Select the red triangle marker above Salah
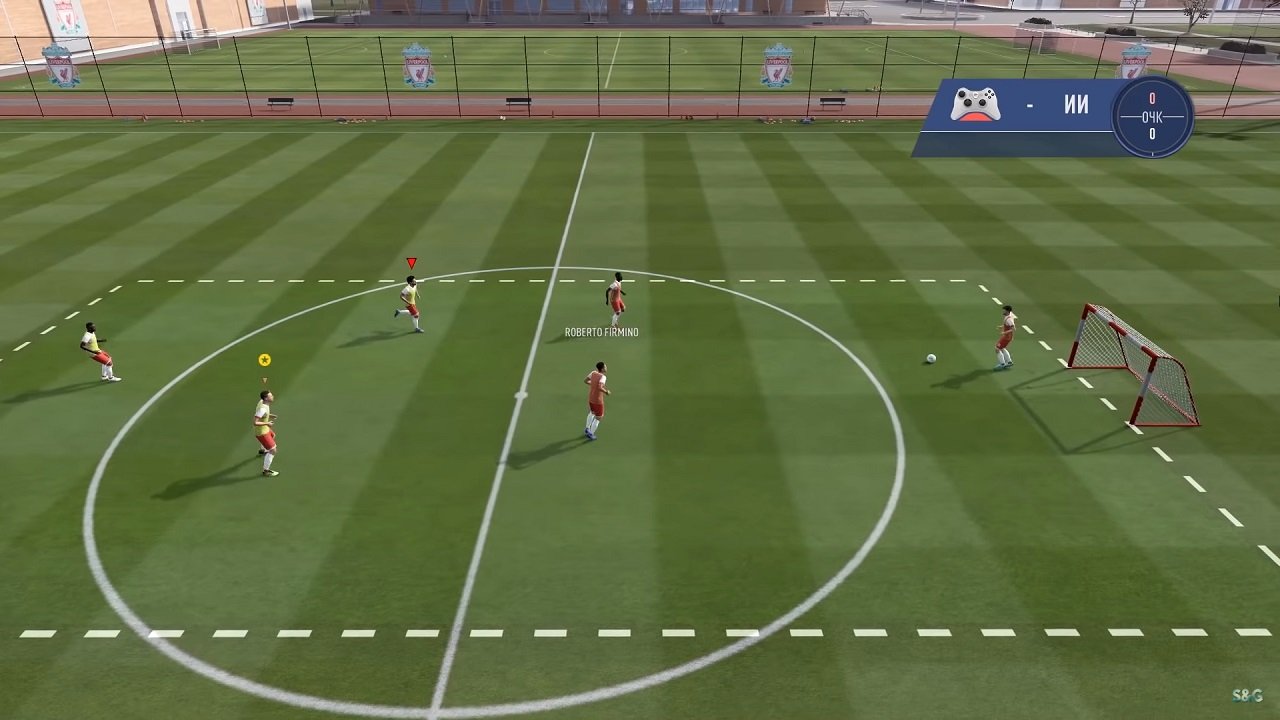The image size is (1280, 720). pyautogui.click(x=410, y=261)
